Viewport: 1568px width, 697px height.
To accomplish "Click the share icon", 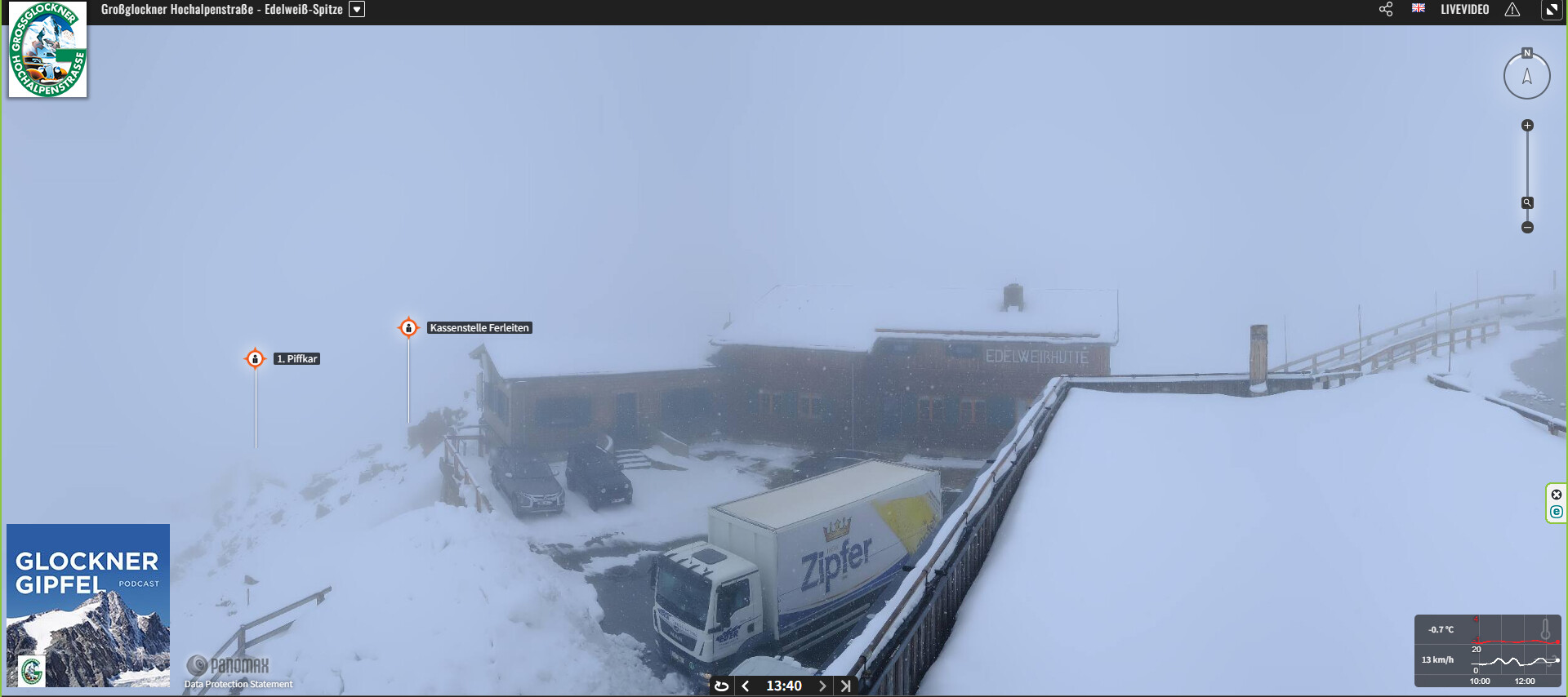I will pyautogui.click(x=1386, y=10).
